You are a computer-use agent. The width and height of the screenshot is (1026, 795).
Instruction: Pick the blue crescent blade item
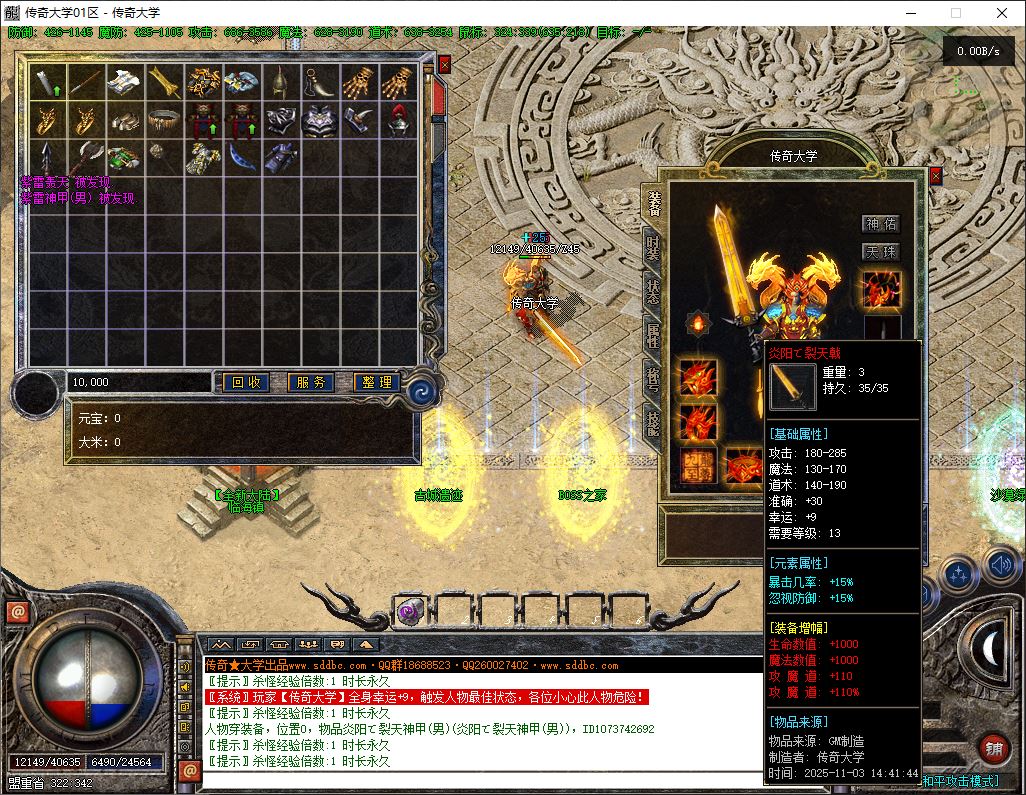243,157
